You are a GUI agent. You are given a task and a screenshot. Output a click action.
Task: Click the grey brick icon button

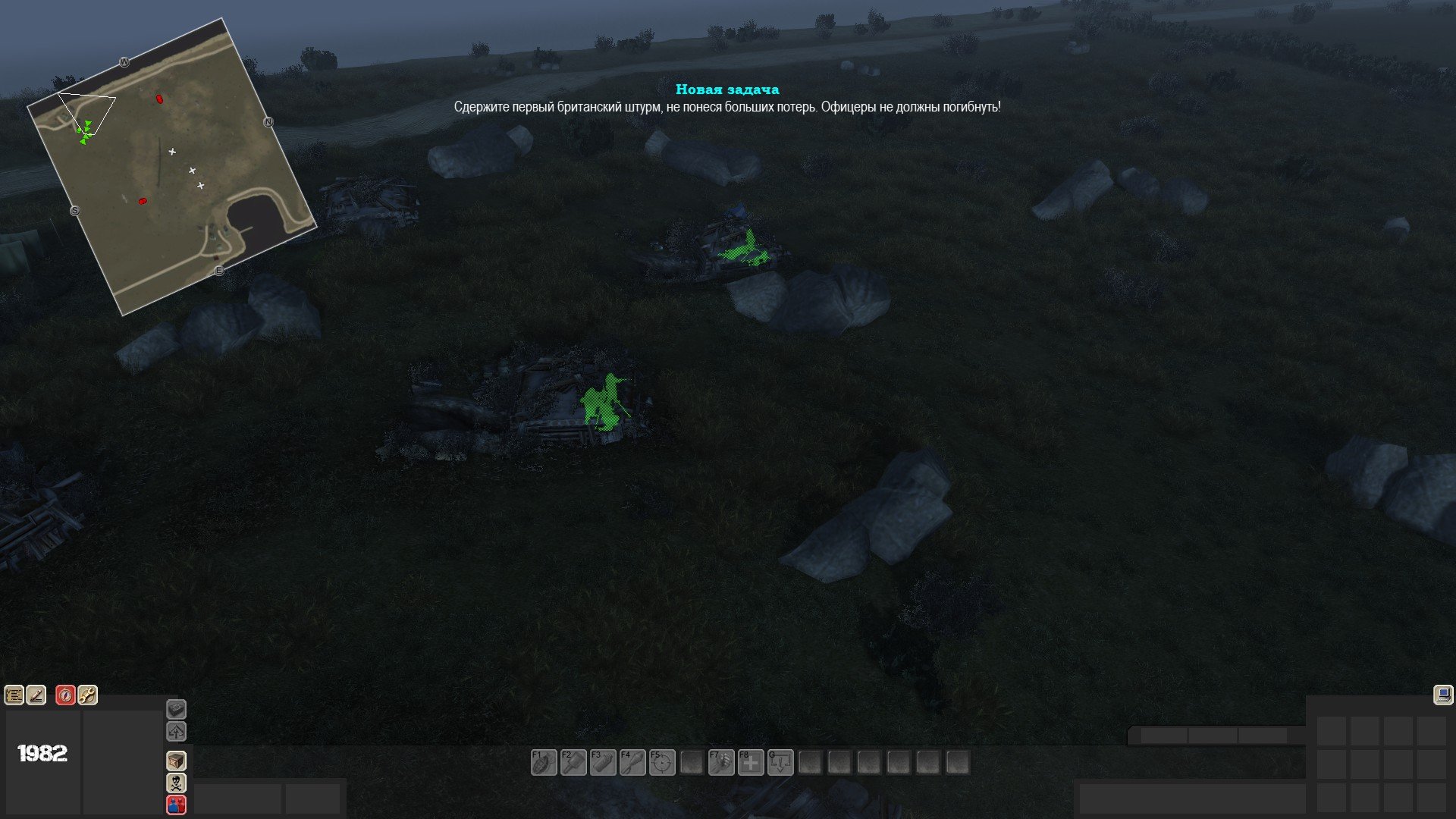point(176,709)
